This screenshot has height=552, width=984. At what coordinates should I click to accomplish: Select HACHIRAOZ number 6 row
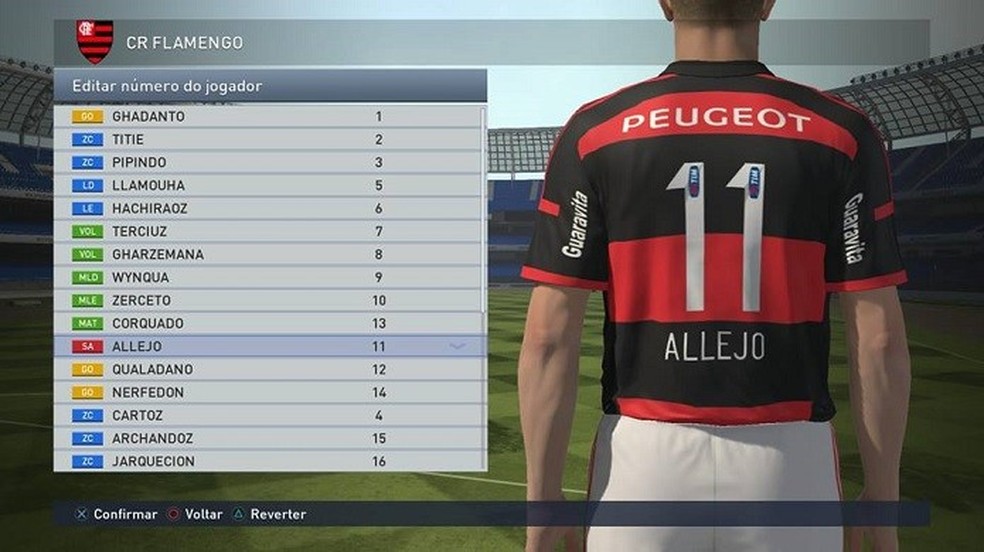tap(268, 208)
